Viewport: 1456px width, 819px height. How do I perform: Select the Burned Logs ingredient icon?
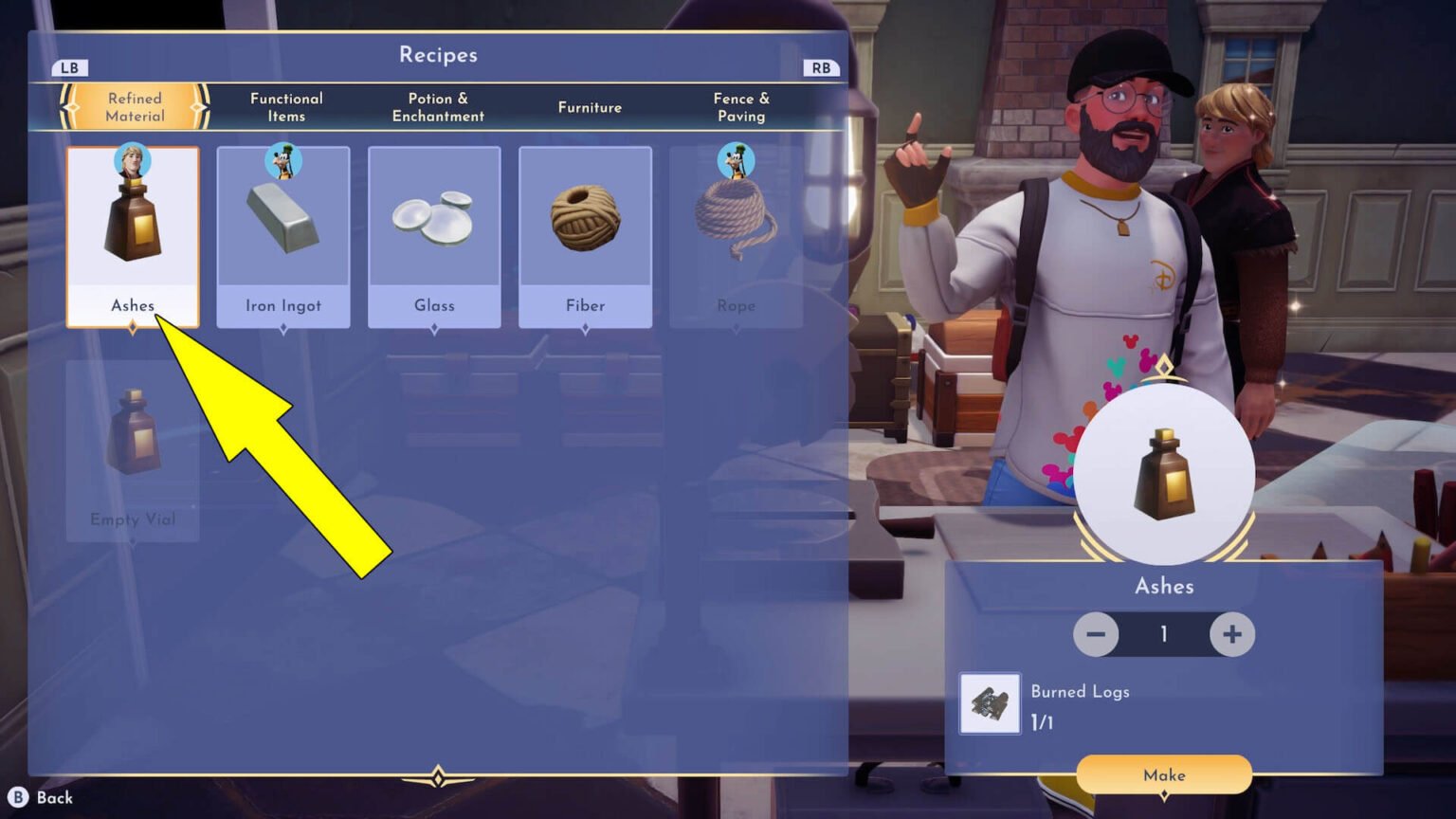990,703
